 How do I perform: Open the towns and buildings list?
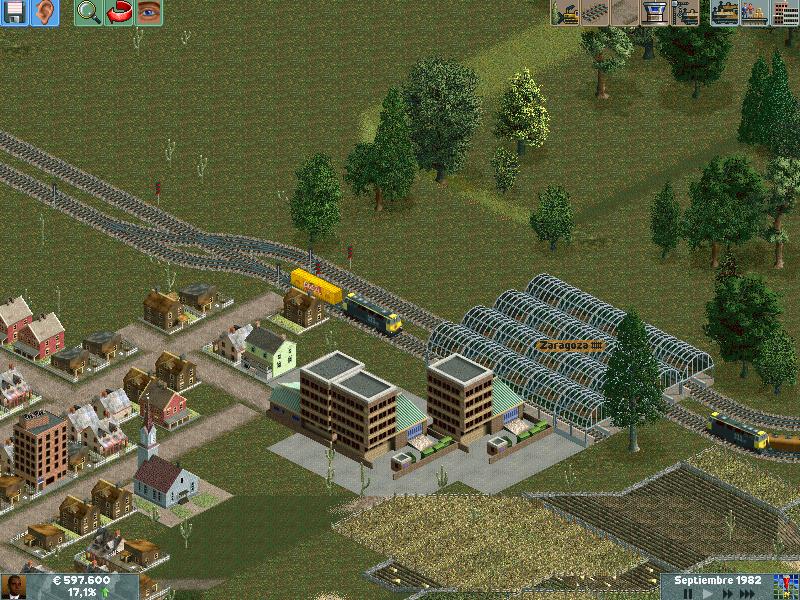click(785, 12)
